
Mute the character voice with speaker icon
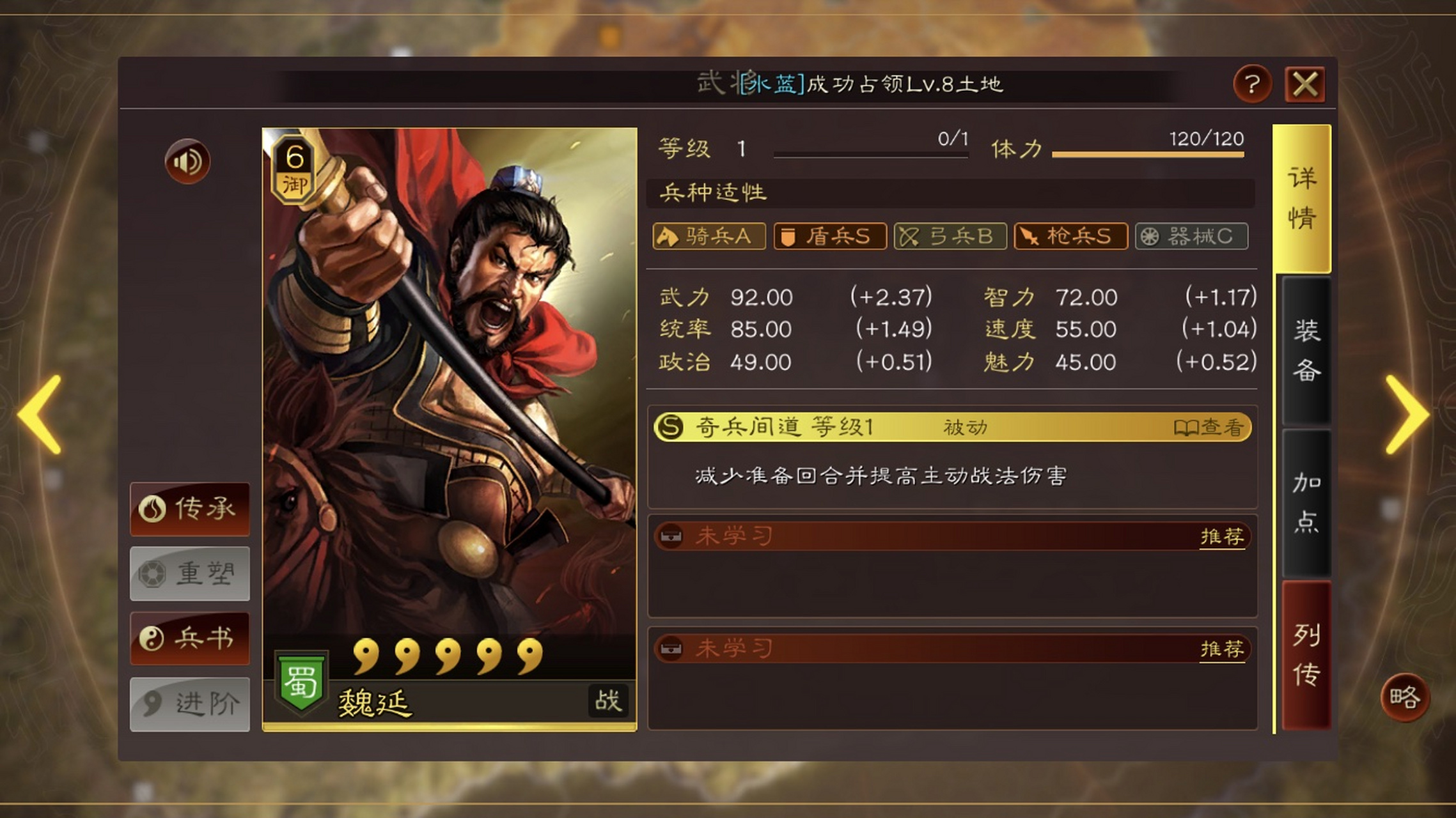[x=186, y=162]
